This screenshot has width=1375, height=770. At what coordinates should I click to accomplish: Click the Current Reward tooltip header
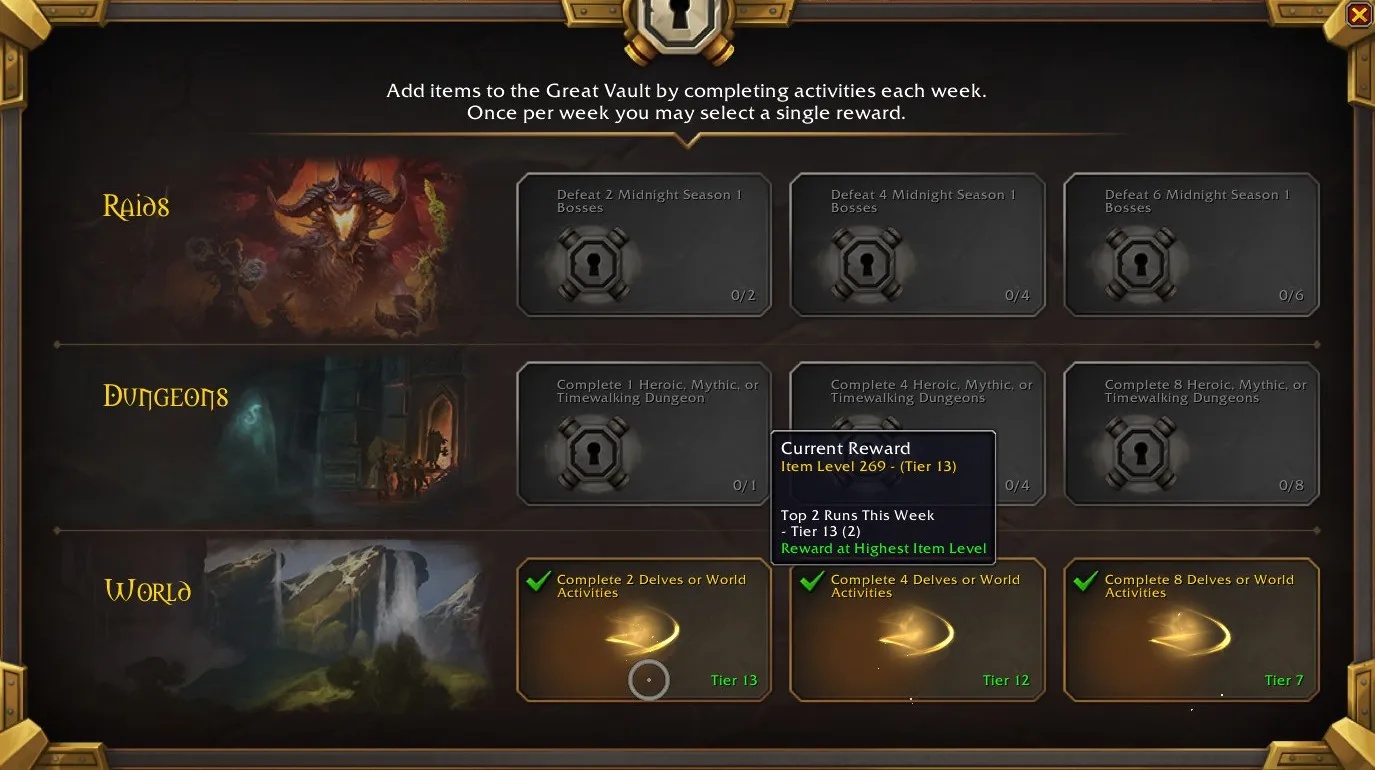845,448
